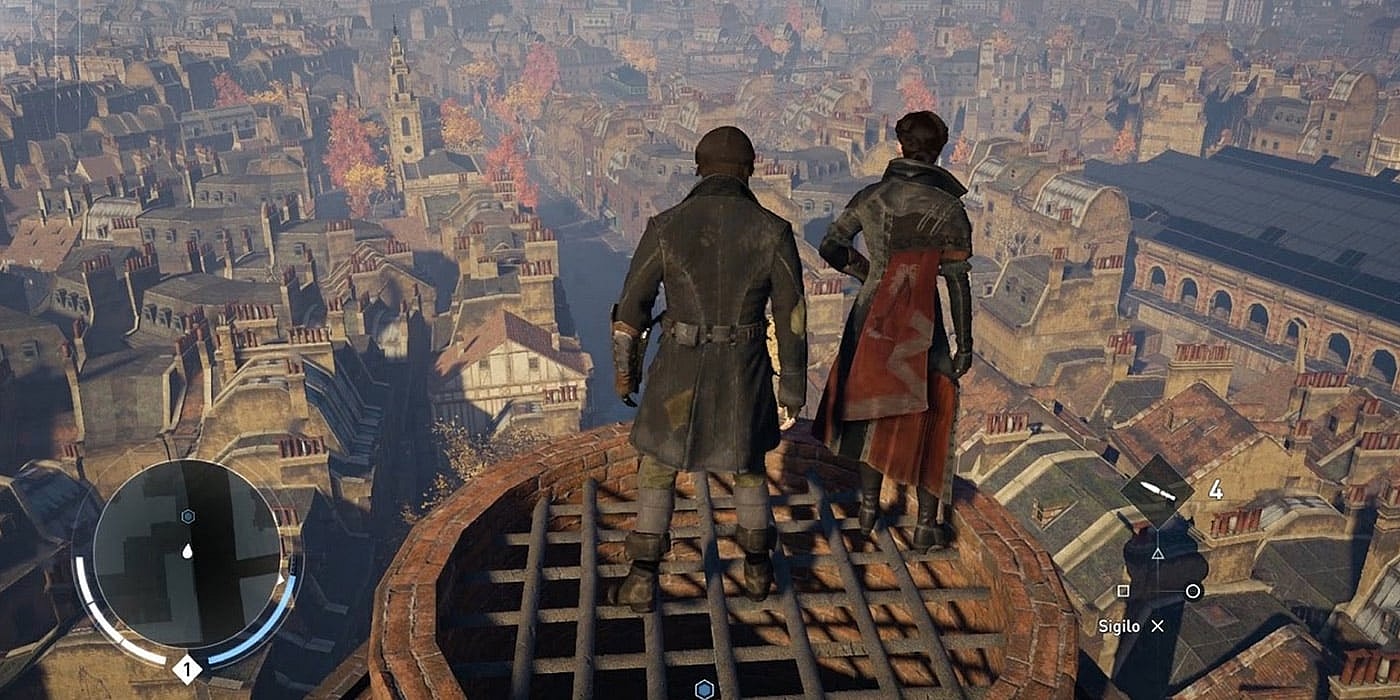Select the hexagon marker on the minimap

(x=188, y=516)
